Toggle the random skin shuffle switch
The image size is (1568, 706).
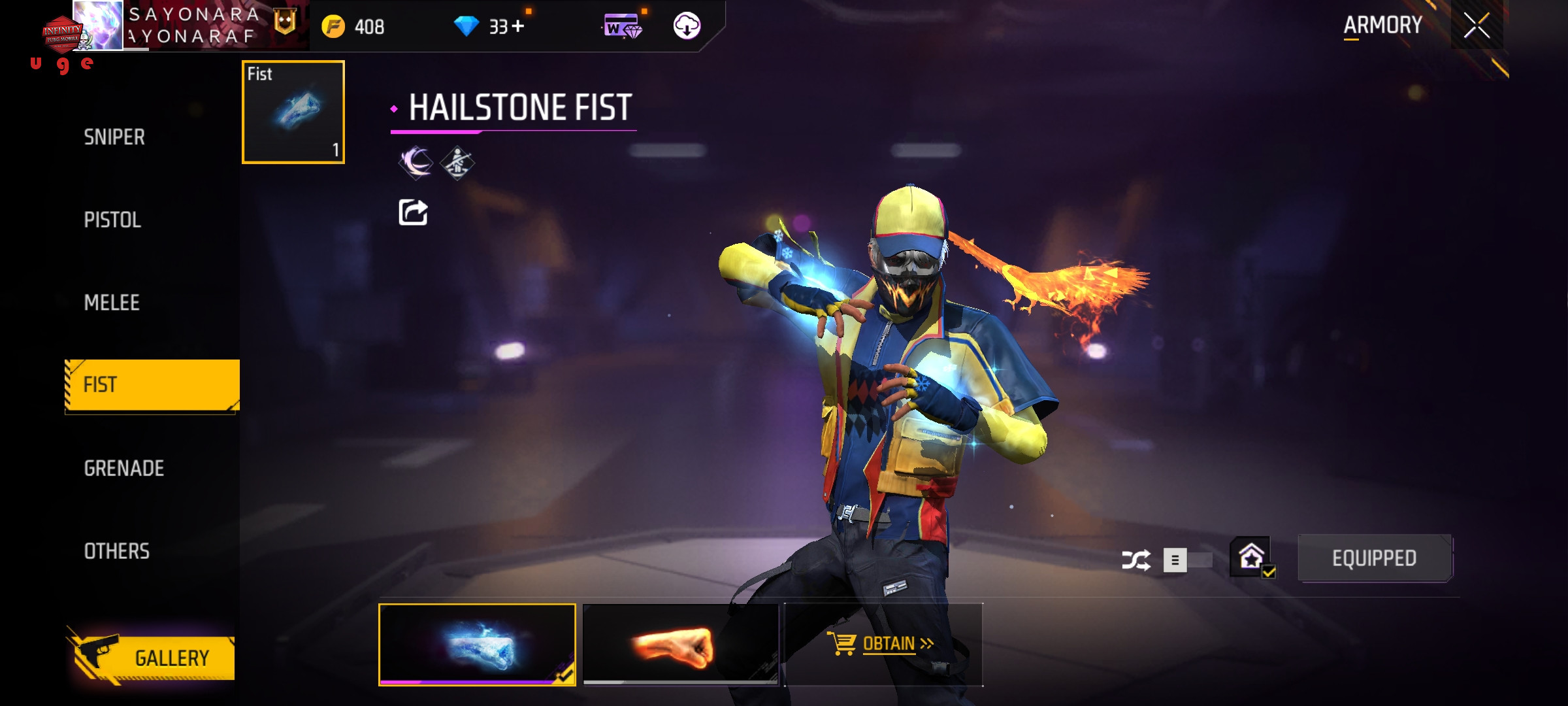(x=1186, y=560)
